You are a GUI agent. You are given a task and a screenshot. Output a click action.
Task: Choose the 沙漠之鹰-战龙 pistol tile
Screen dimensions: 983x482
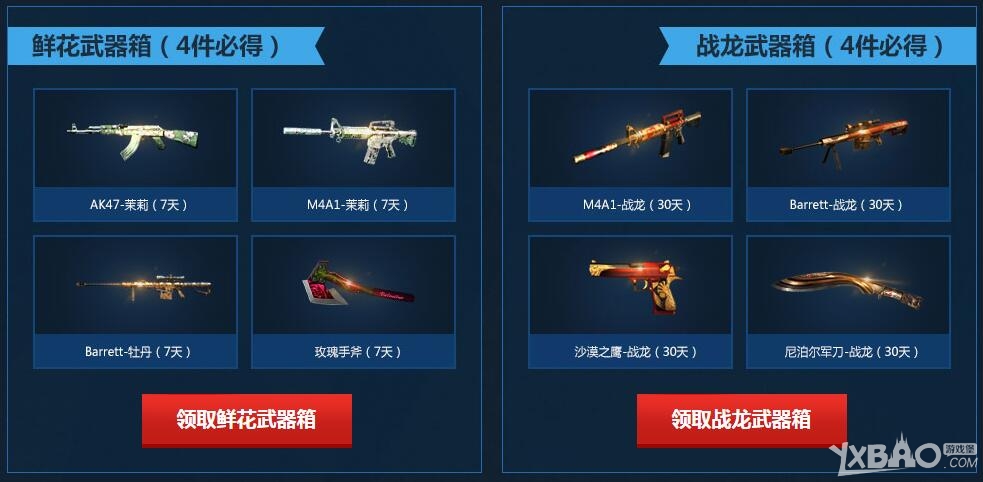pos(630,301)
